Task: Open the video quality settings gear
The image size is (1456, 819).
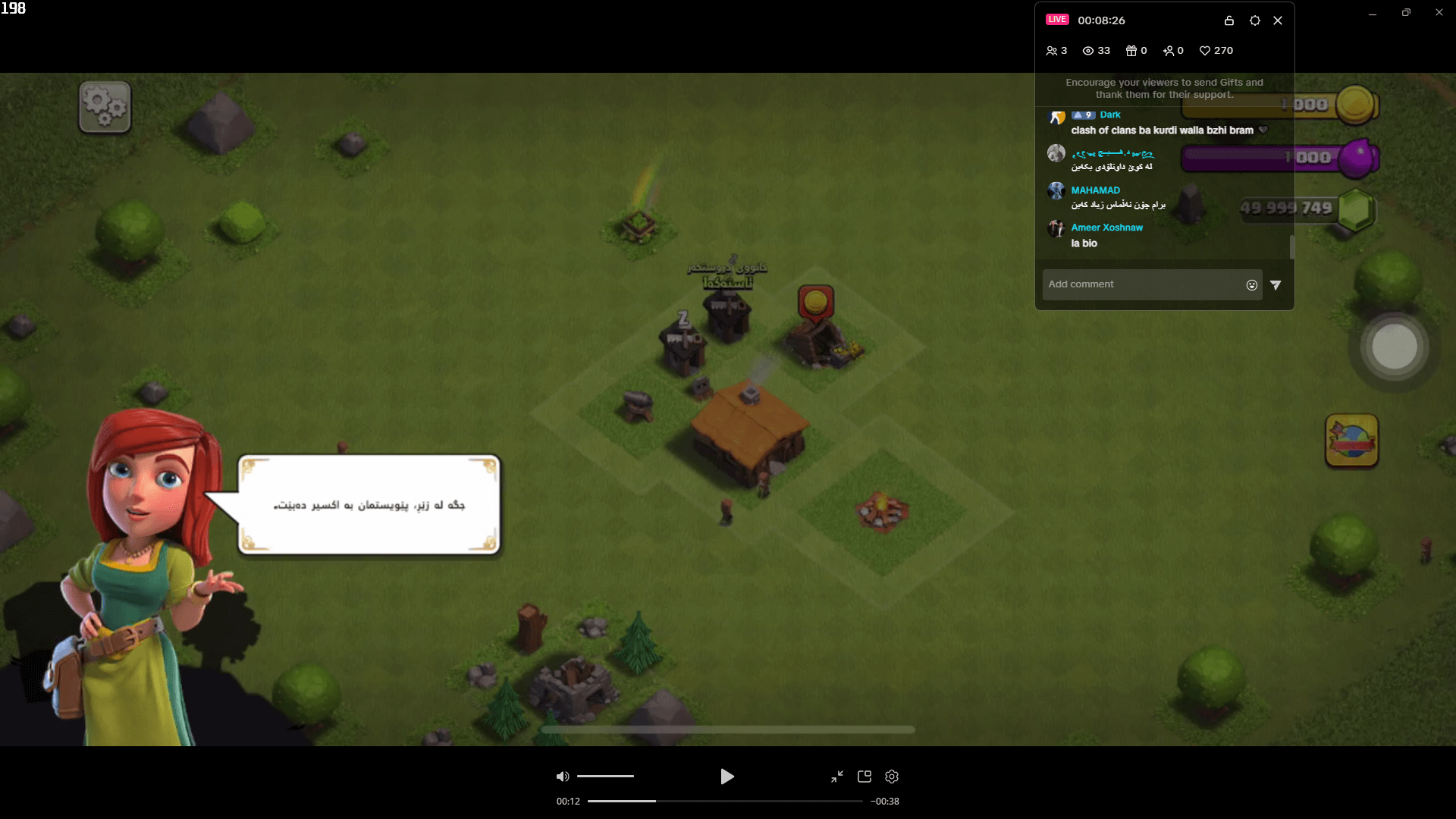Action: 891,777
